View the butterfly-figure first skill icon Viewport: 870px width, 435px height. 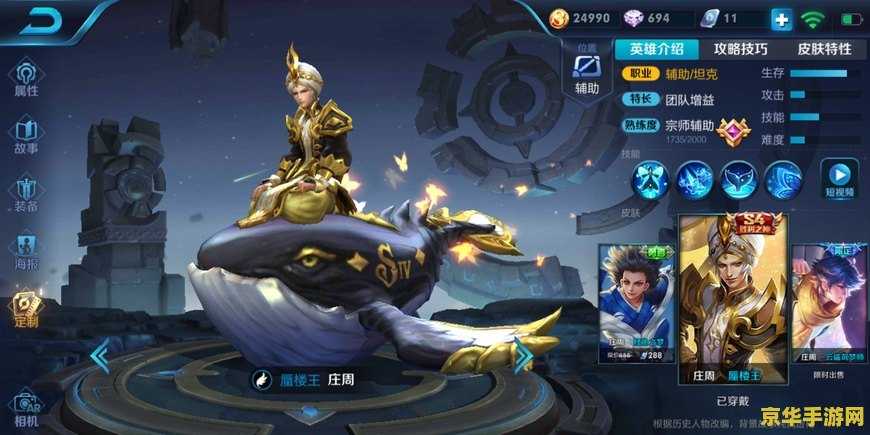(650, 180)
